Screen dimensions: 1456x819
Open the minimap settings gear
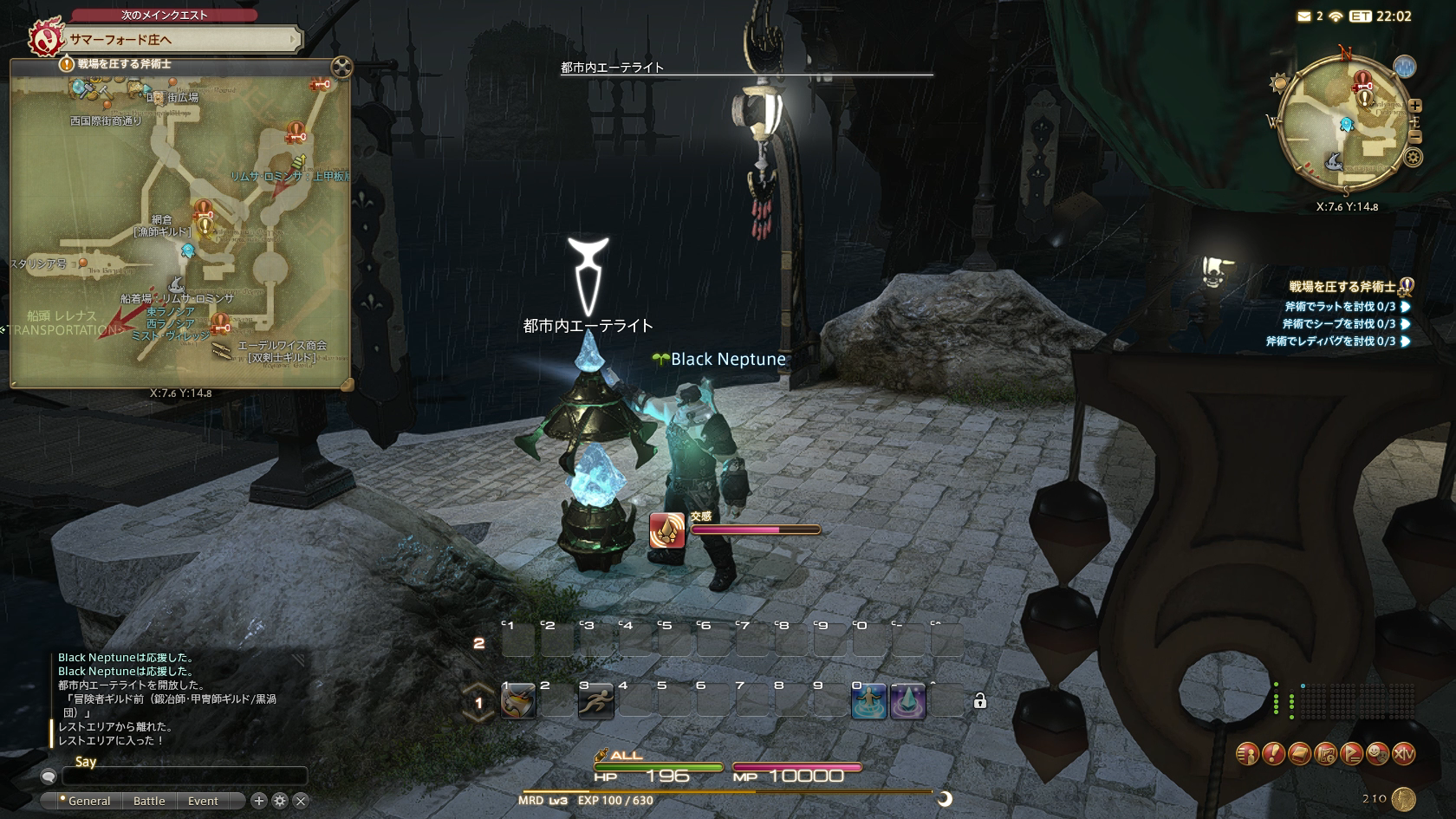point(1414,158)
